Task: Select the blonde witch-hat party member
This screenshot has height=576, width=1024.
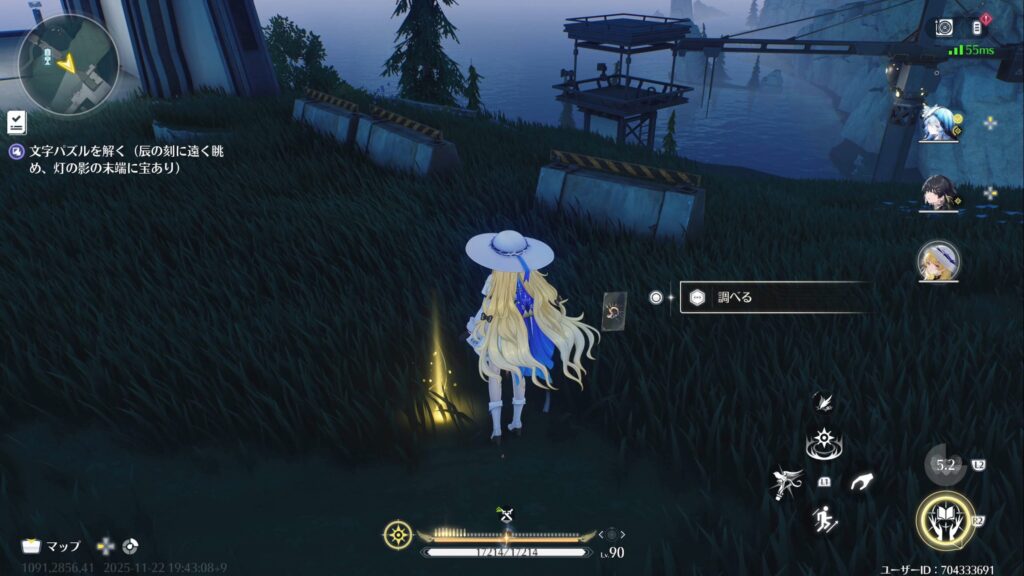Action: coord(939,261)
